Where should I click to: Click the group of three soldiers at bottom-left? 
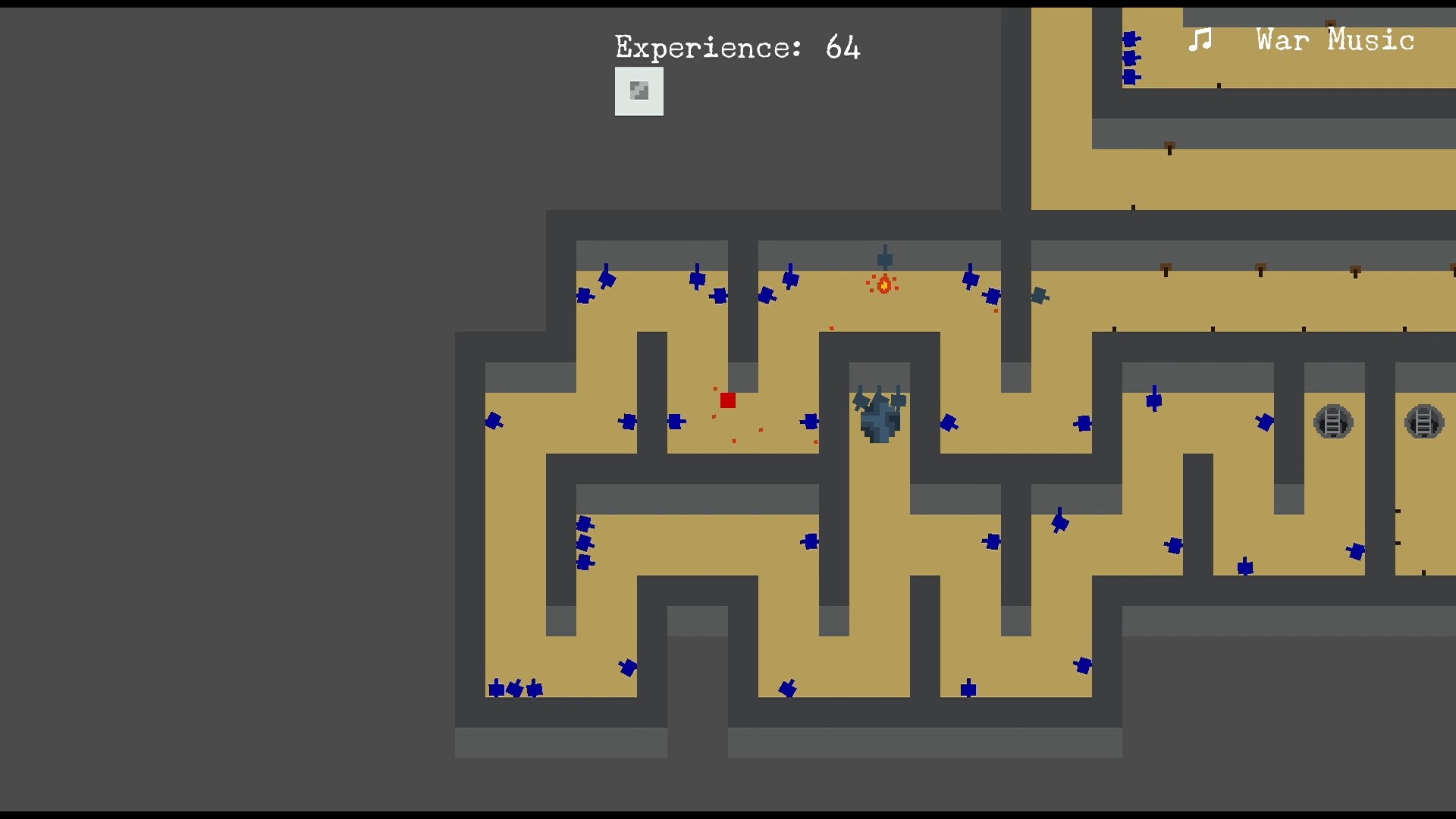514,689
